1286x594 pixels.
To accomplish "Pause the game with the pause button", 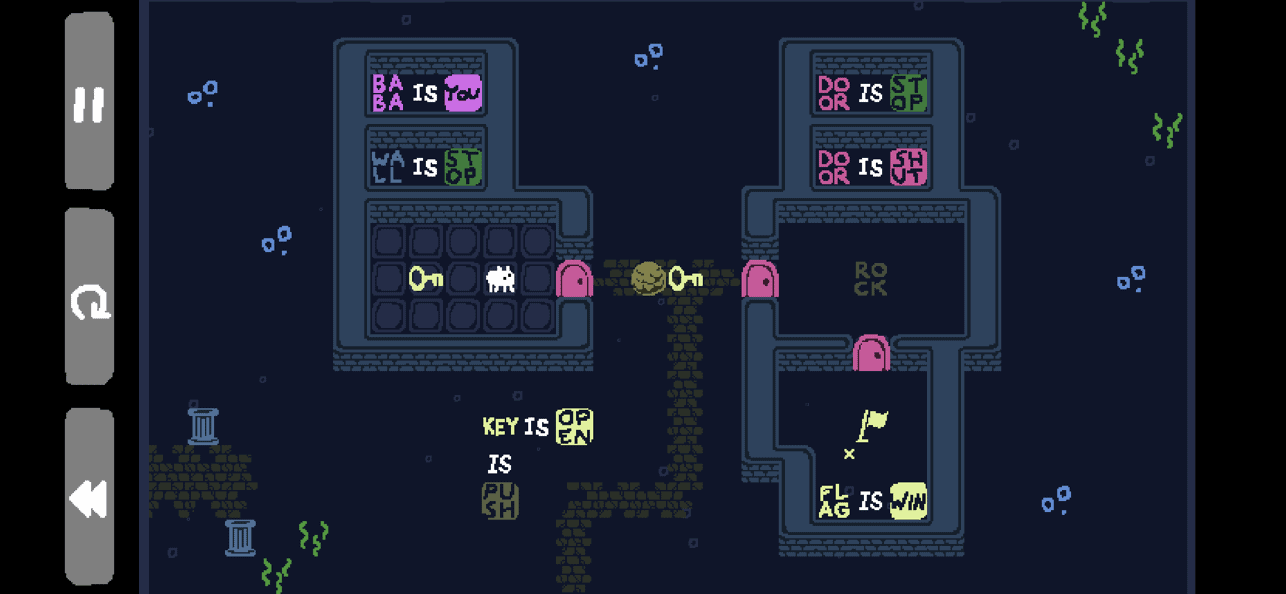I will pos(89,102).
